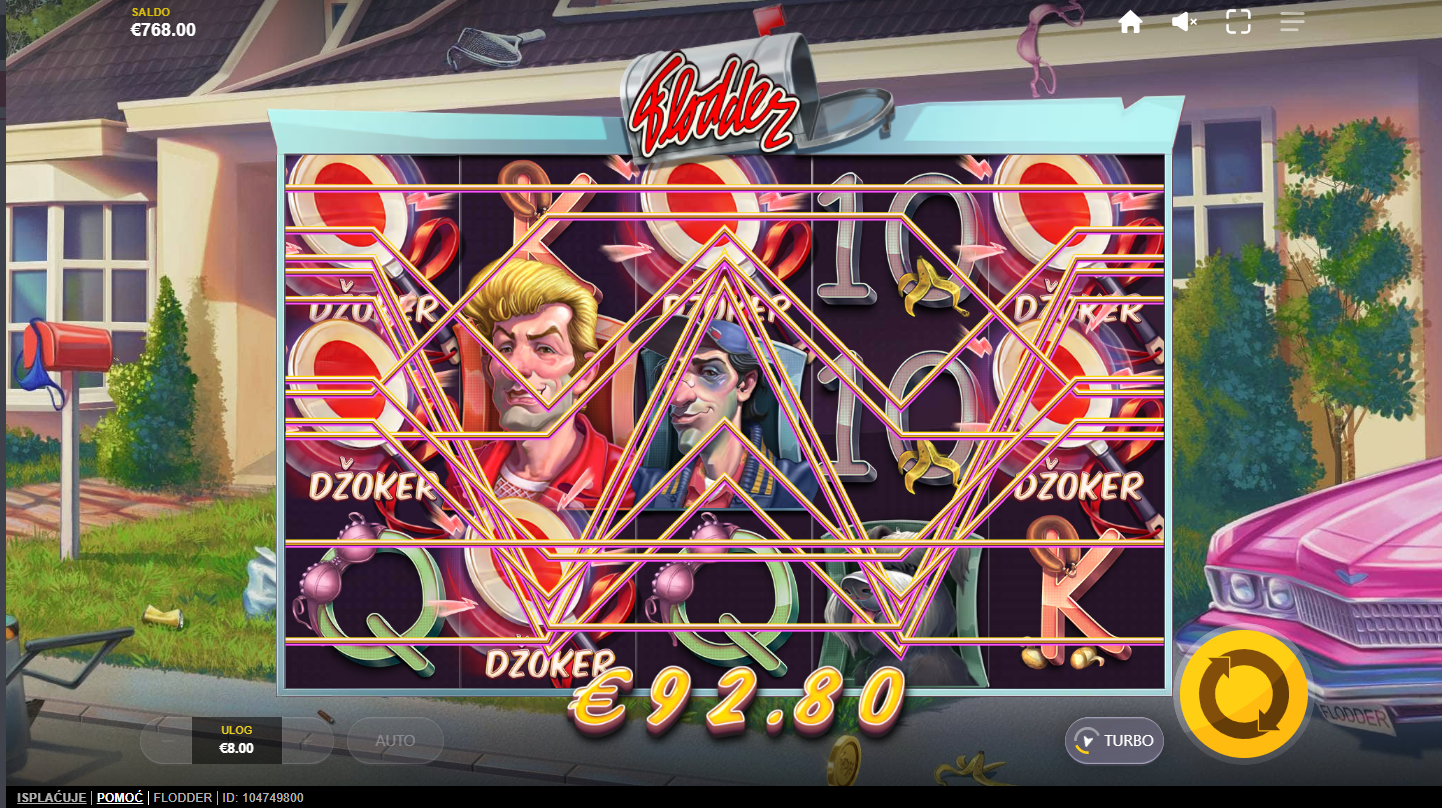
Task: Unmute the game sound
Action: [1184, 22]
